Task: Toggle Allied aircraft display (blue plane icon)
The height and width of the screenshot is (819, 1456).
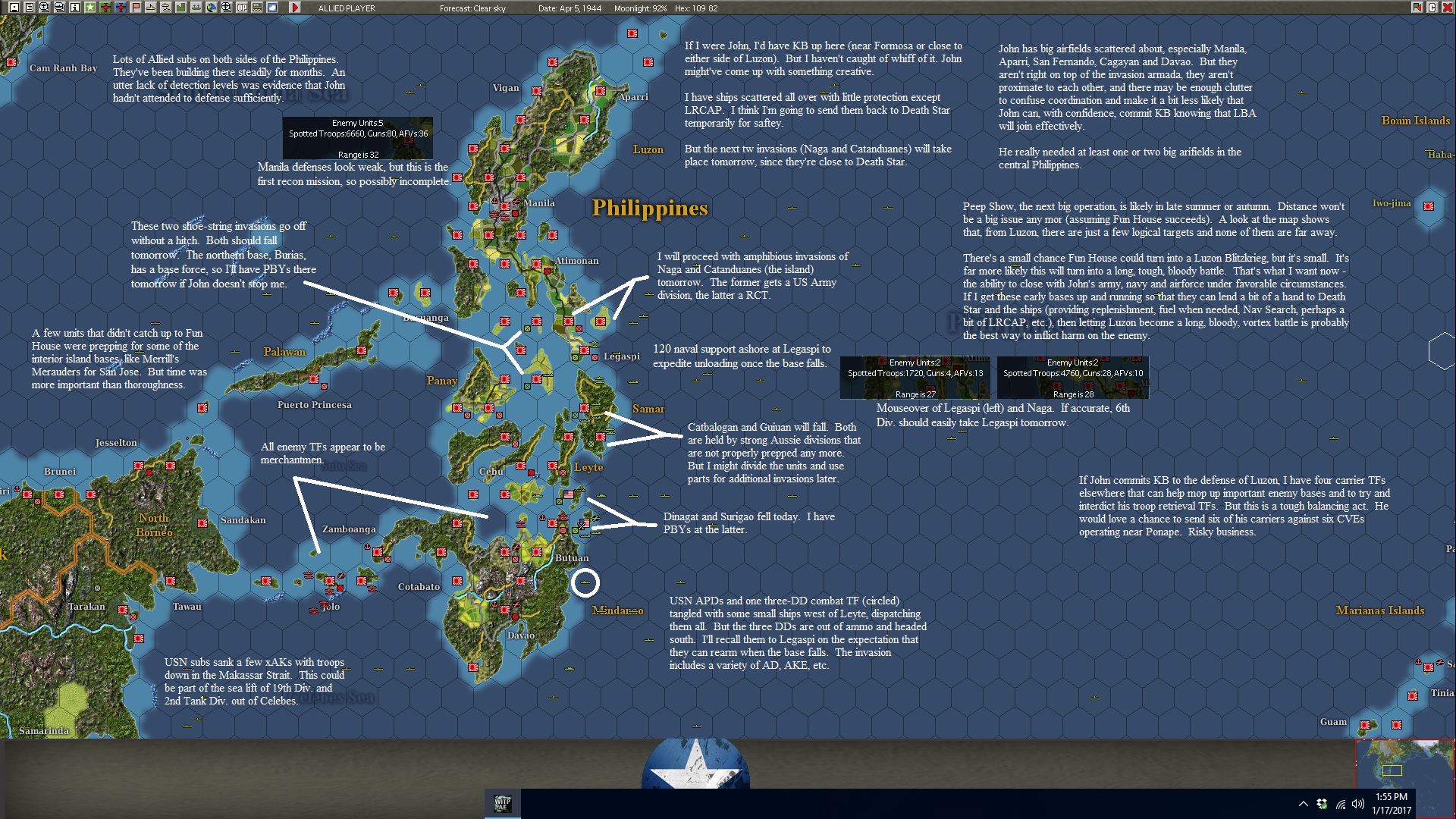Action: point(121,7)
